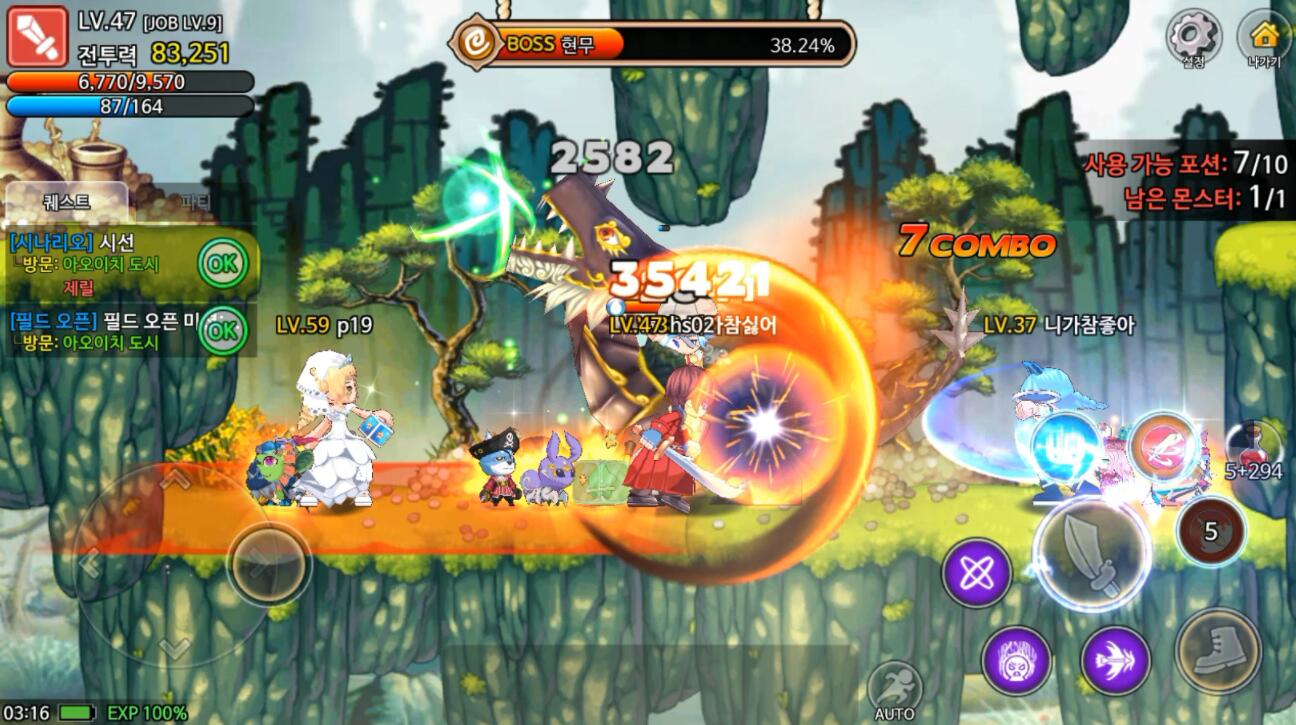Jump using the boot button
Screen dimensions: 1296x725
pyautogui.click(x=1216, y=650)
